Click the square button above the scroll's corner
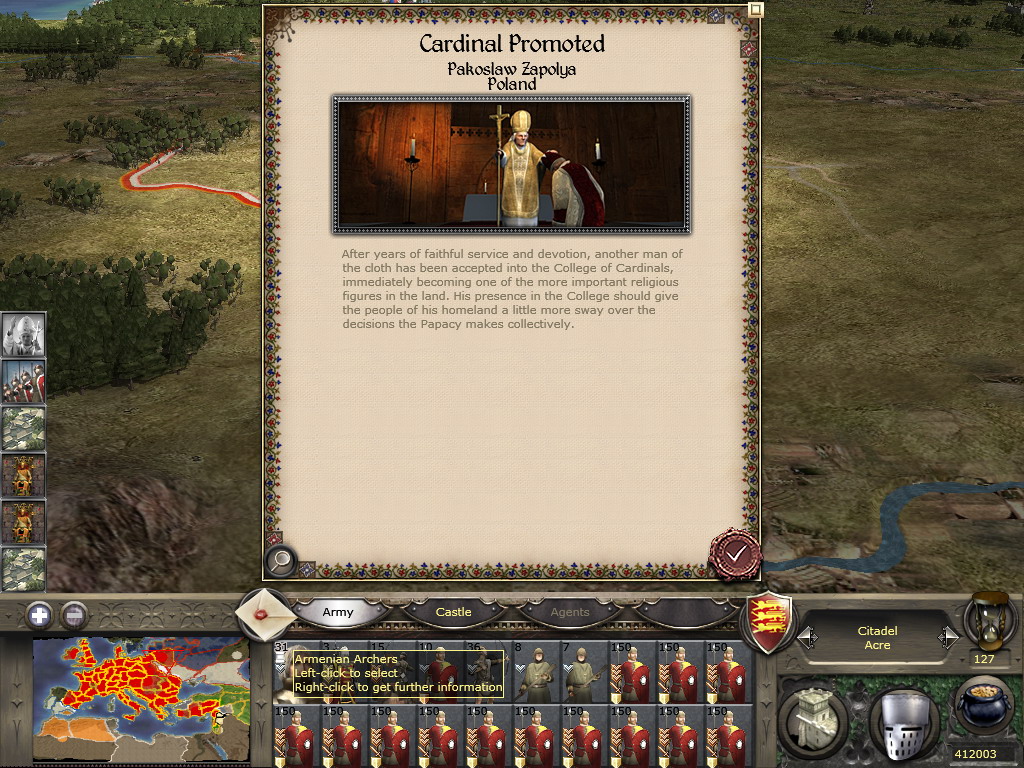The width and height of the screenshot is (1024, 768). coord(756,9)
